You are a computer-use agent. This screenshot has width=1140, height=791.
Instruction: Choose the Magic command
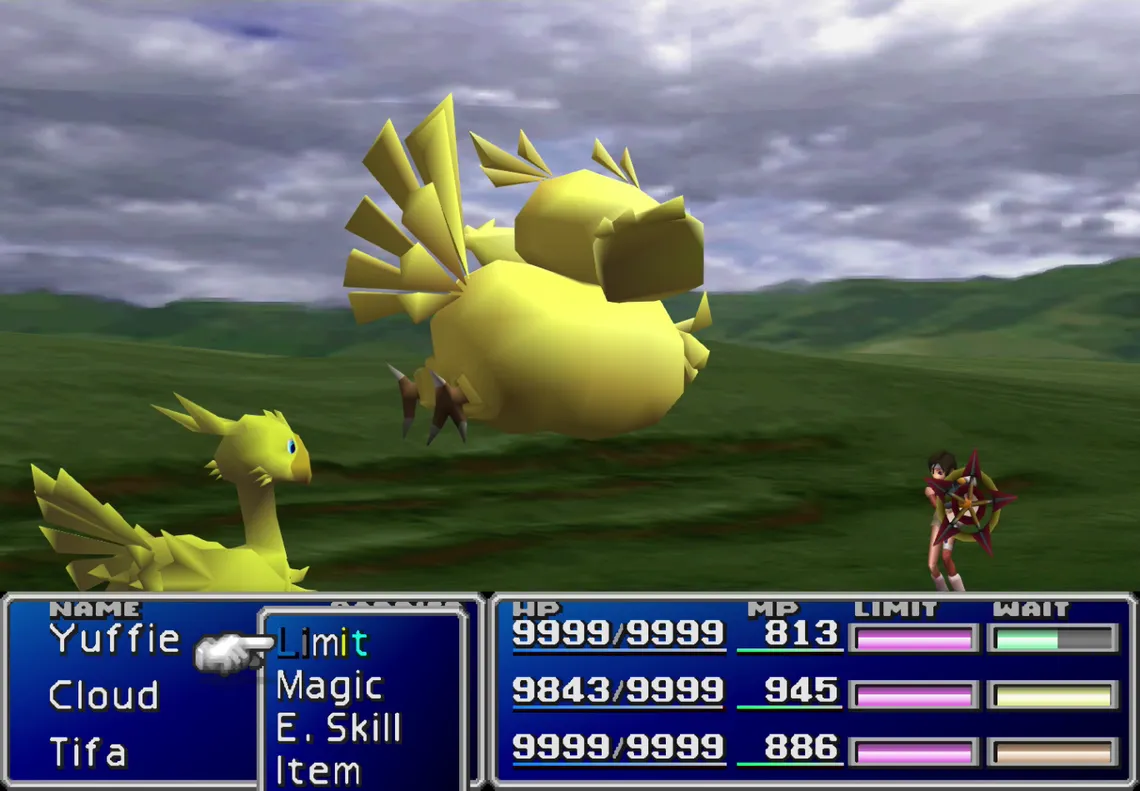click(329, 686)
